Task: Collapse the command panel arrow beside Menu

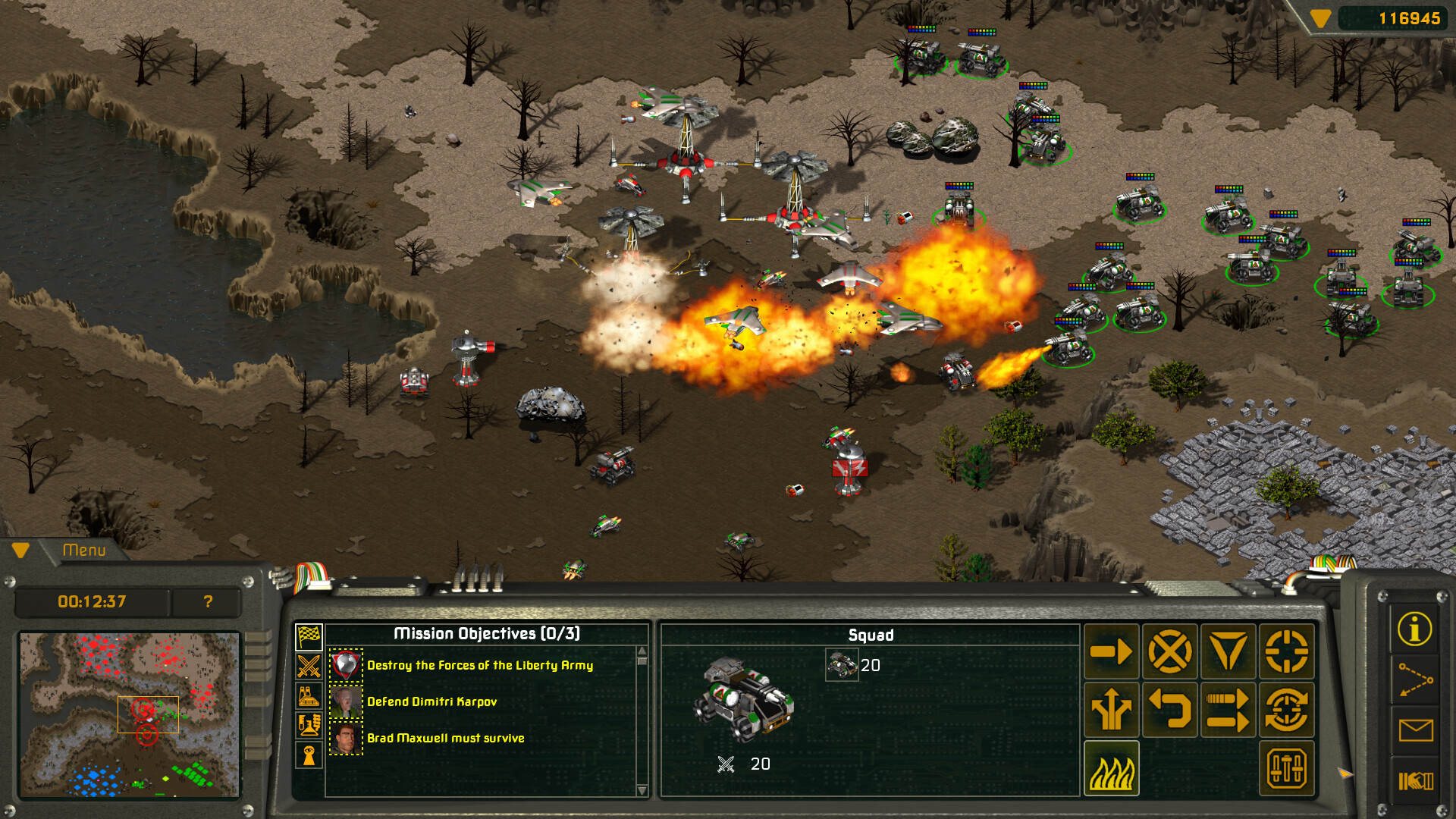Action: point(20,551)
